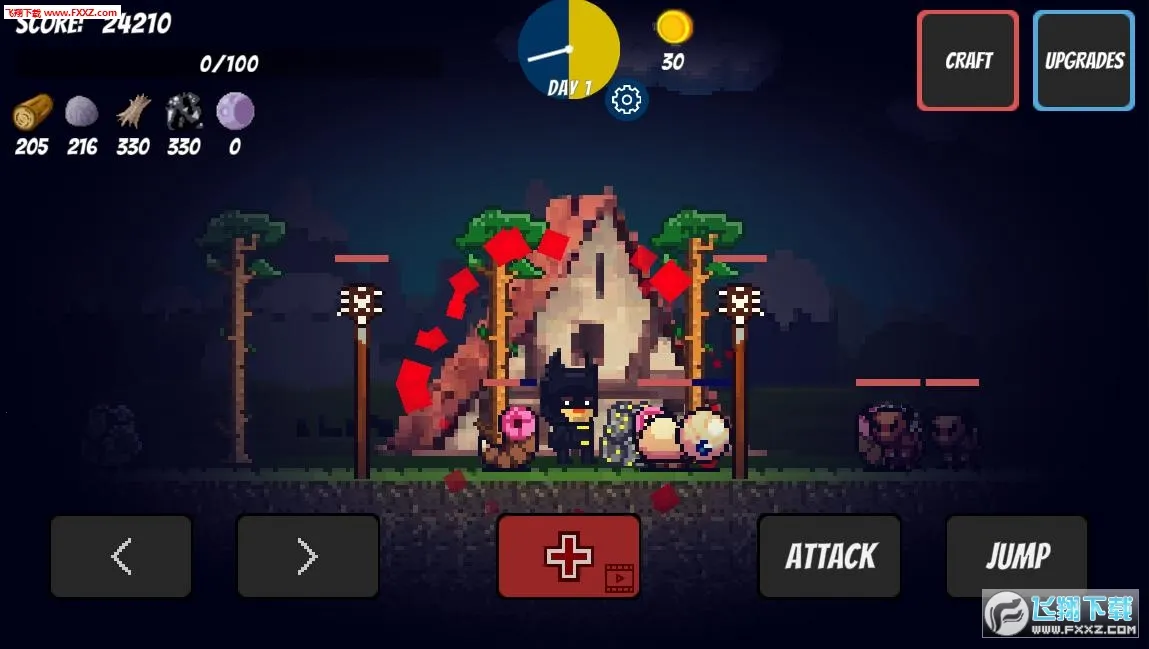1149x649 pixels.
Task: Open the Craft menu
Action: tap(967, 61)
